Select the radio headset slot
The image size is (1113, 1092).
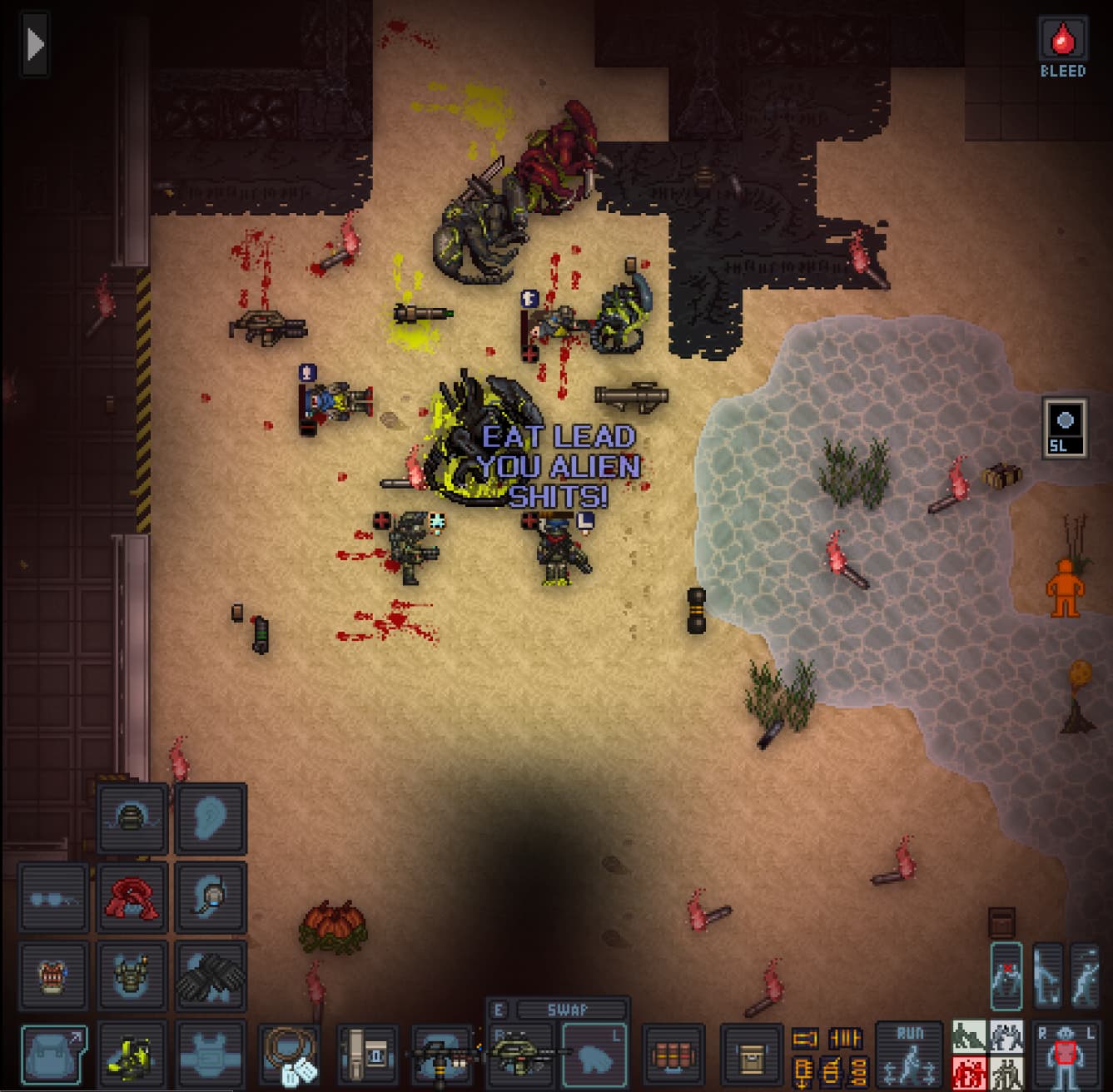210,897
